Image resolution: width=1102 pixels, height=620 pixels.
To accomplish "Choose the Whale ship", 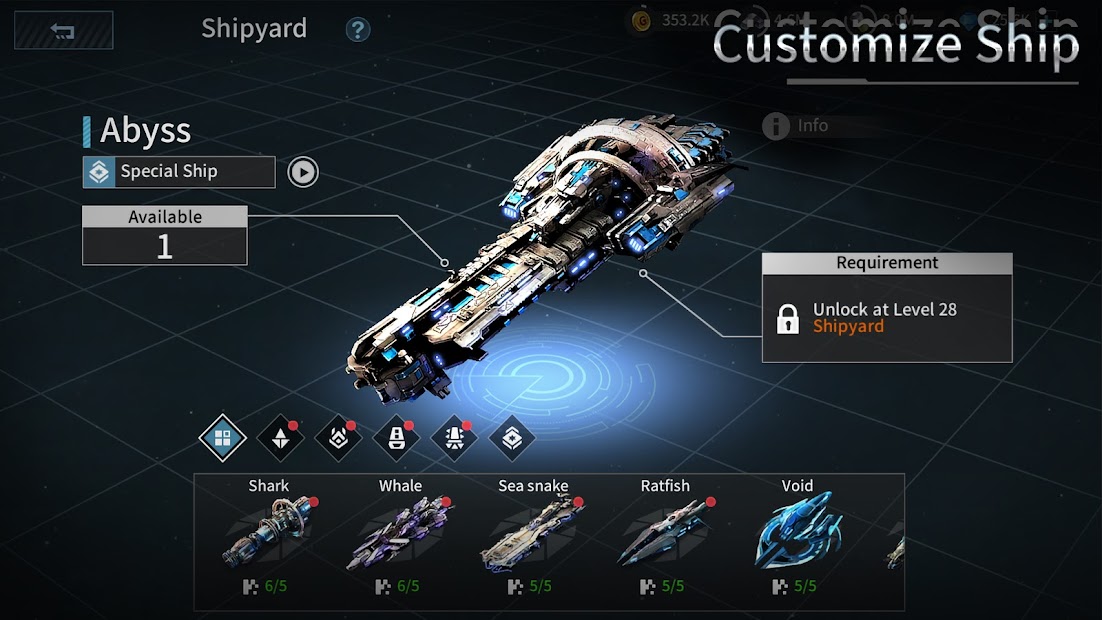I will [x=400, y=537].
